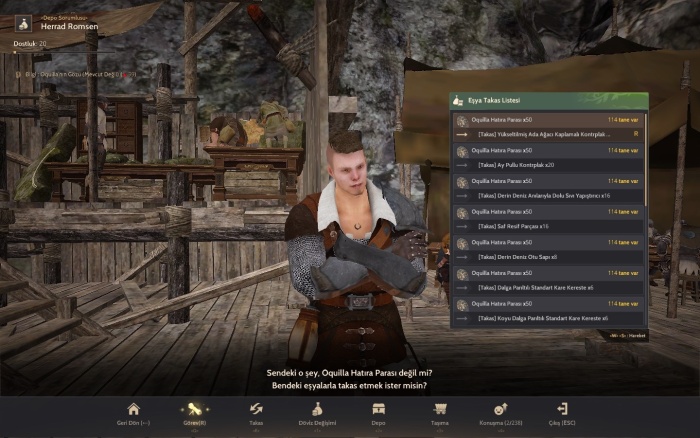Image resolution: width=700 pixels, height=438 pixels.
Task: Select Dalga Parıltılı Standart Kare Kereste exchange
Action: click(545, 287)
